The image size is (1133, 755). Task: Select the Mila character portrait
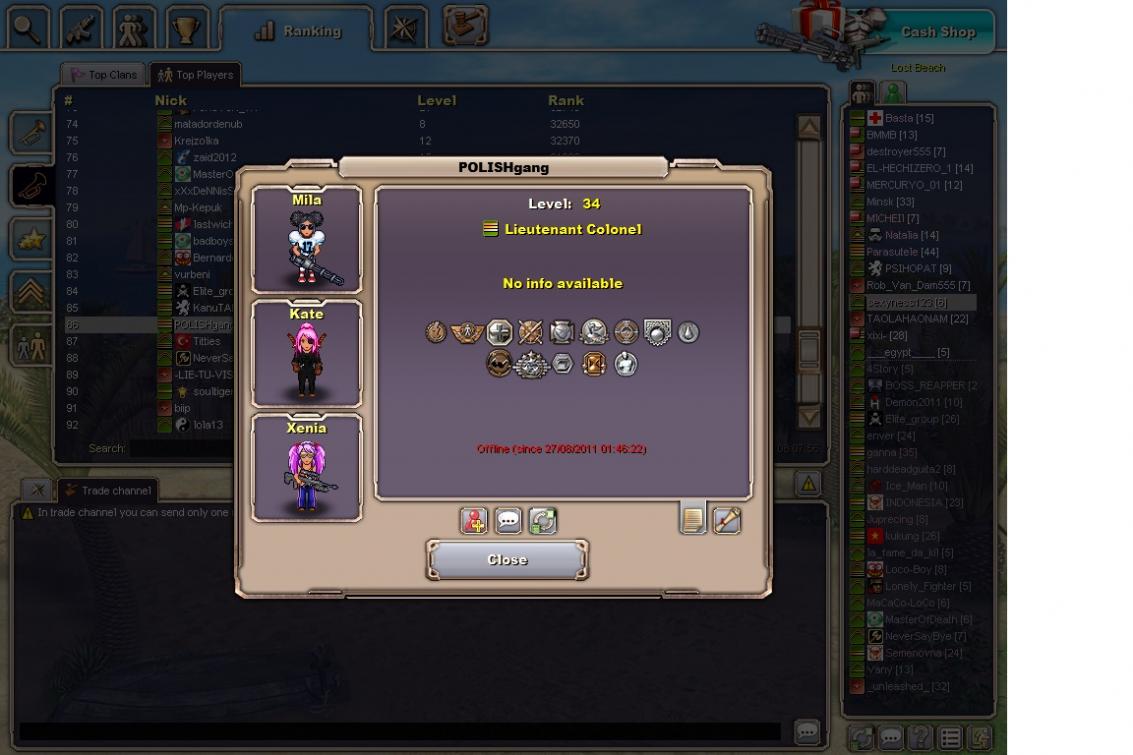click(x=307, y=240)
